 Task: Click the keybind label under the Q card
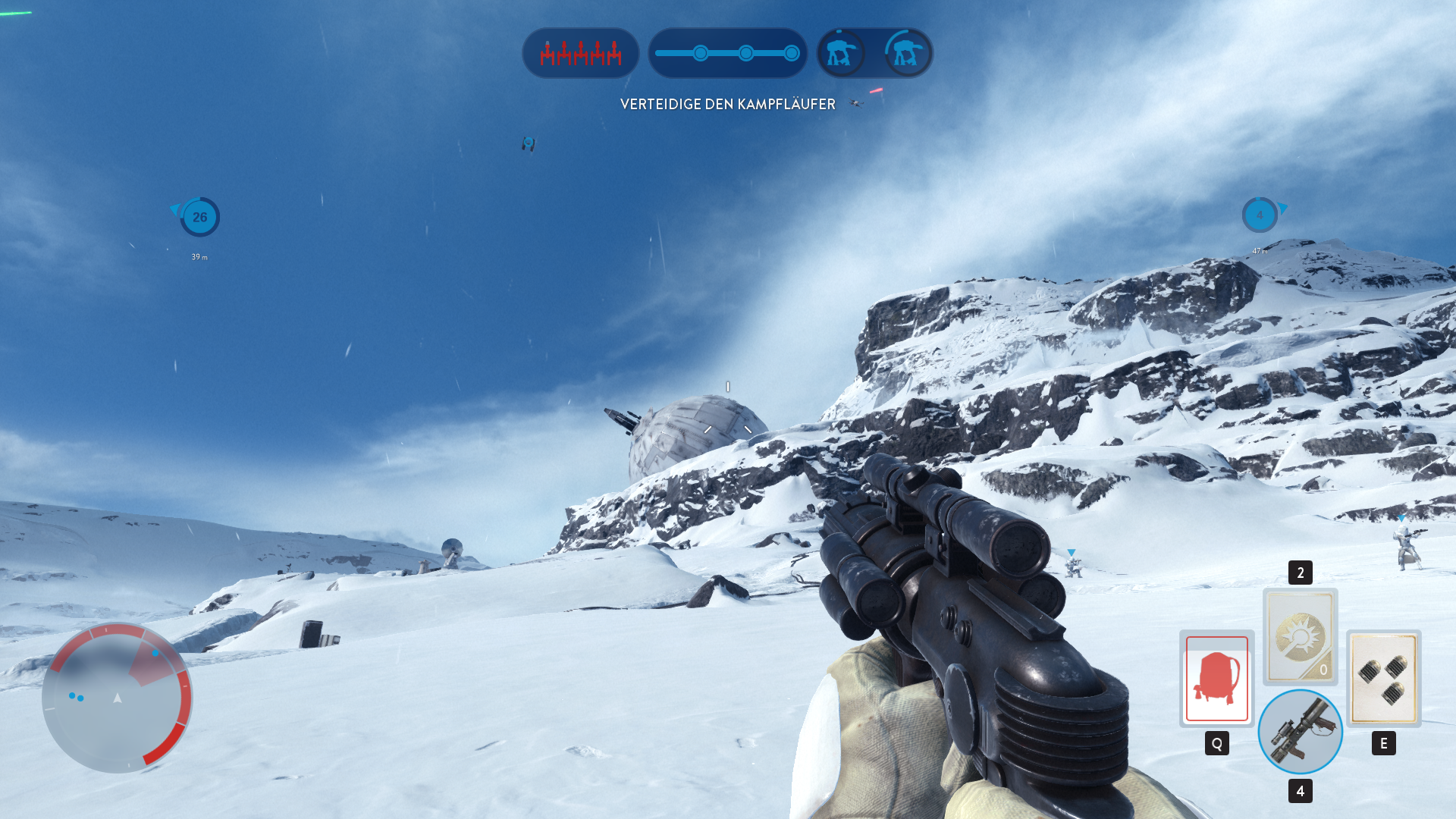(x=1216, y=743)
